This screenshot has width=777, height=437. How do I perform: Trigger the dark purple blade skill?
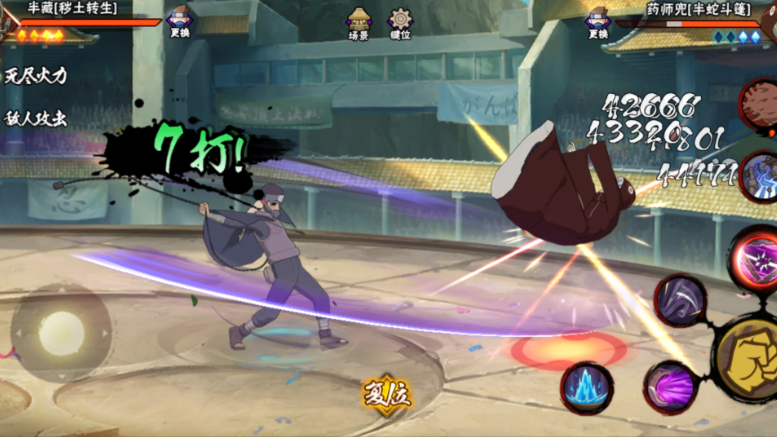point(680,300)
